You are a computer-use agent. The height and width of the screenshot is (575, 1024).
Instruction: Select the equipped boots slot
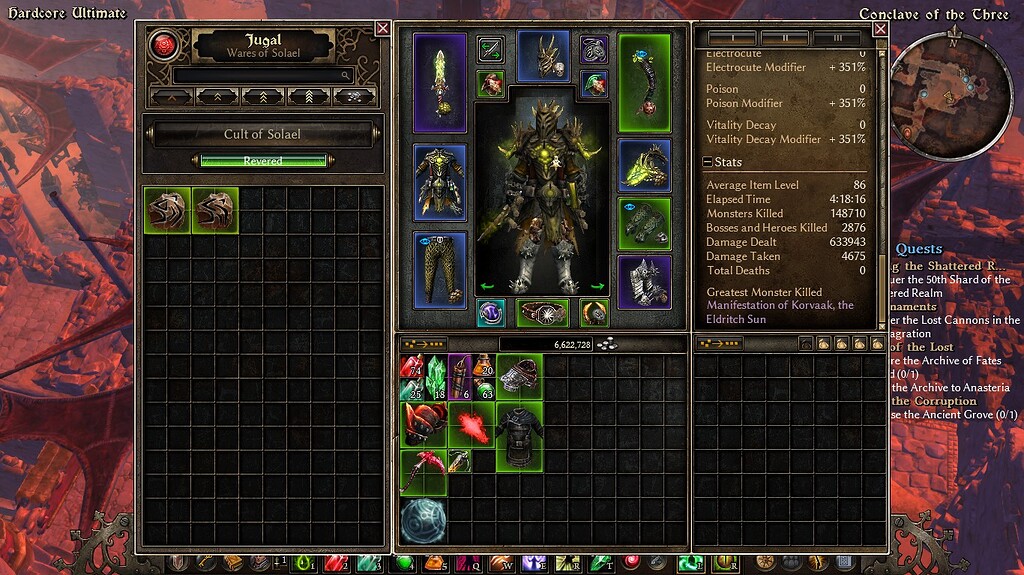(x=643, y=283)
